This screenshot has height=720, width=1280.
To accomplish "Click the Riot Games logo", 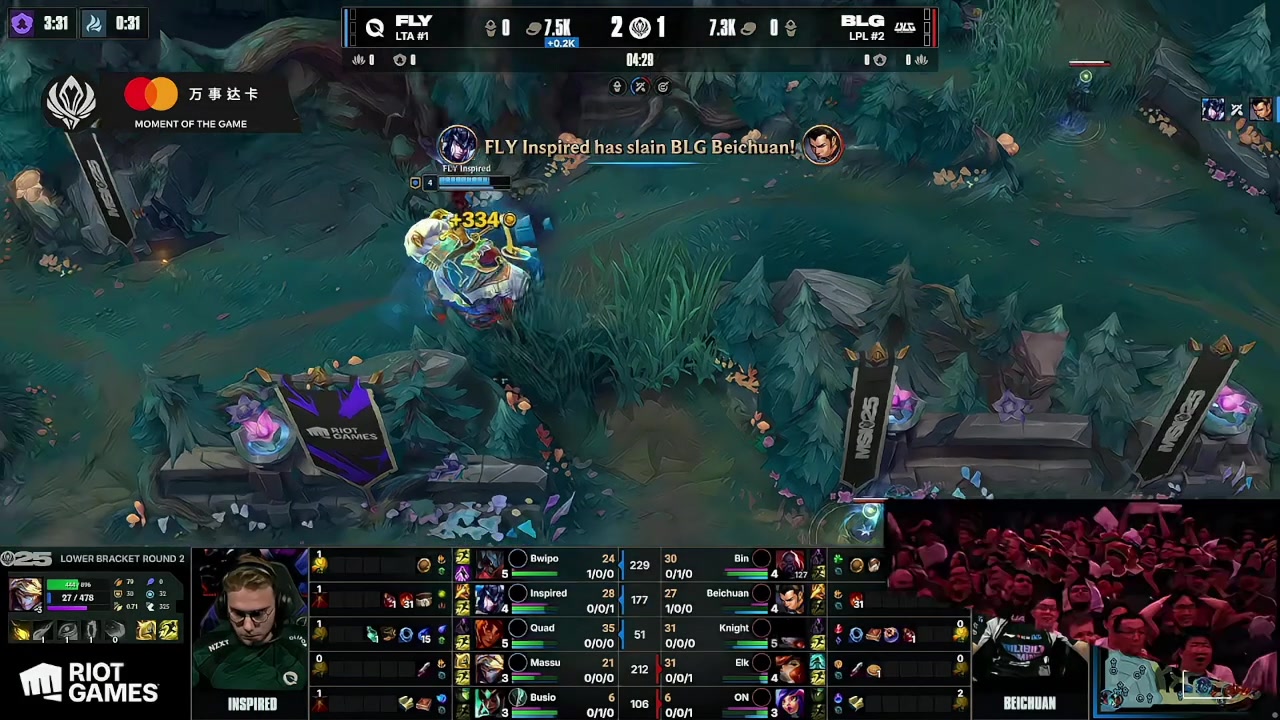I will point(90,684).
